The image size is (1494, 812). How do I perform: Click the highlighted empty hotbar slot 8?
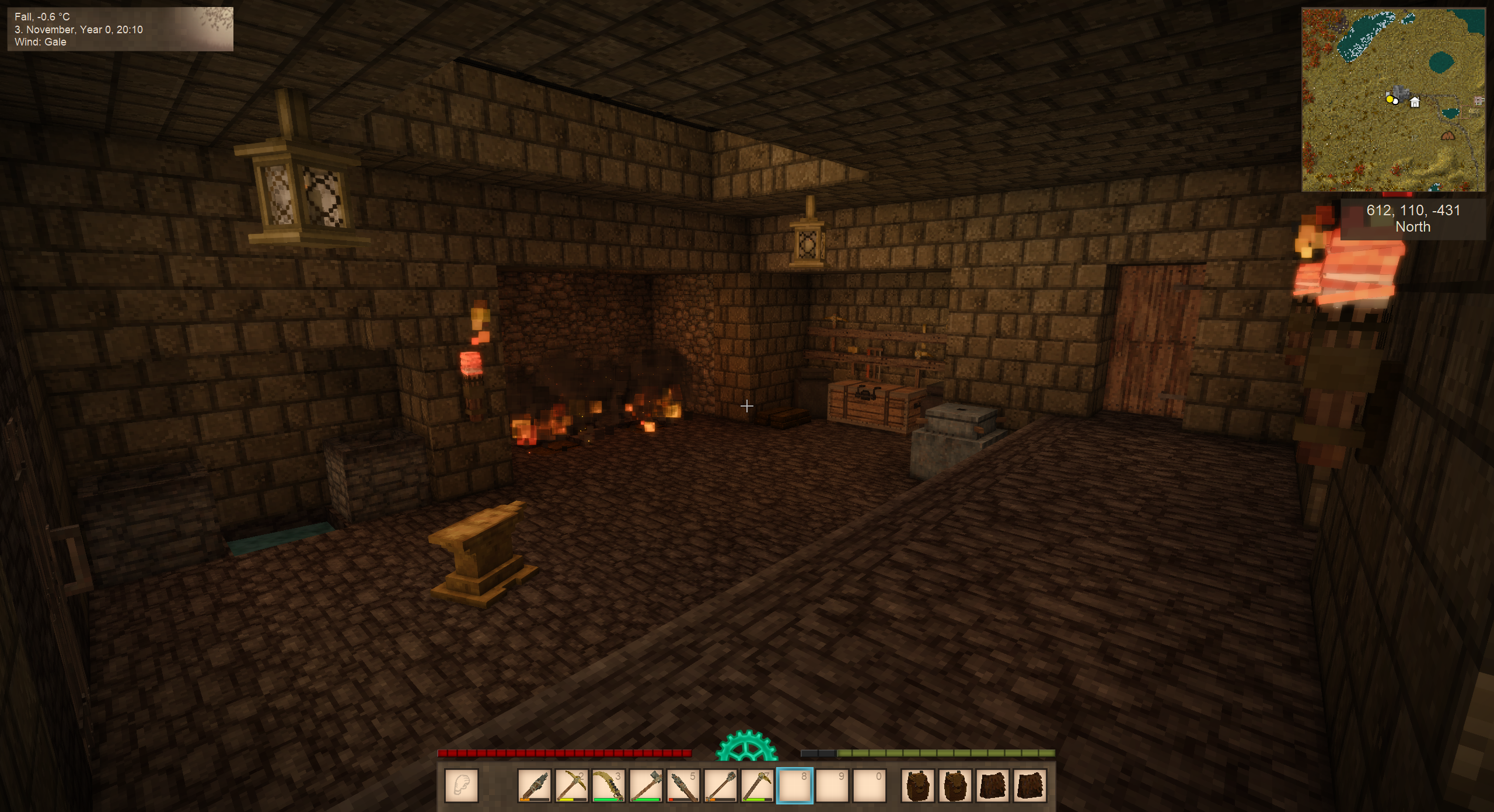795,785
